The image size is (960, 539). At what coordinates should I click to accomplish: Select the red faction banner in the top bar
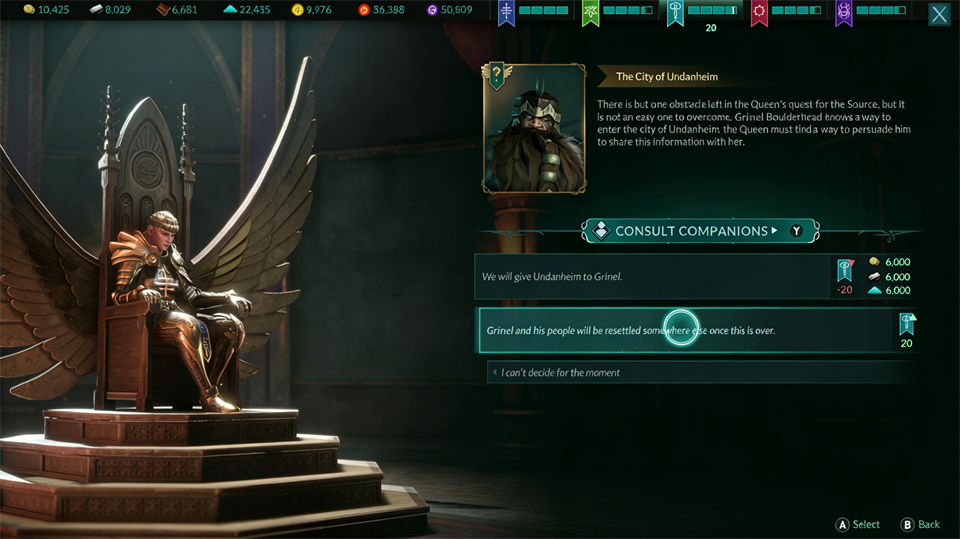click(x=760, y=12)
